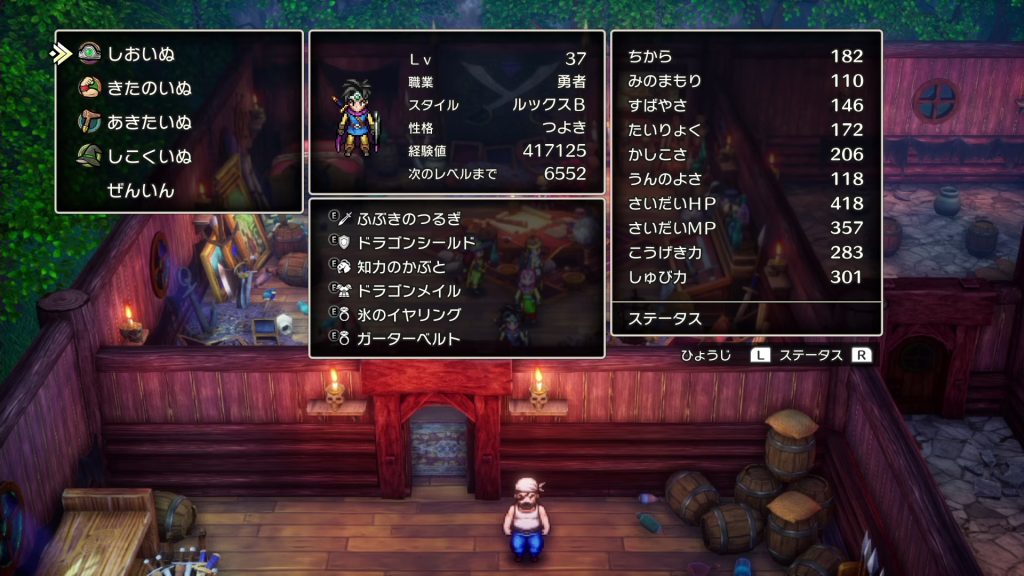Select party member しおいぬ

tap(140, 54)
